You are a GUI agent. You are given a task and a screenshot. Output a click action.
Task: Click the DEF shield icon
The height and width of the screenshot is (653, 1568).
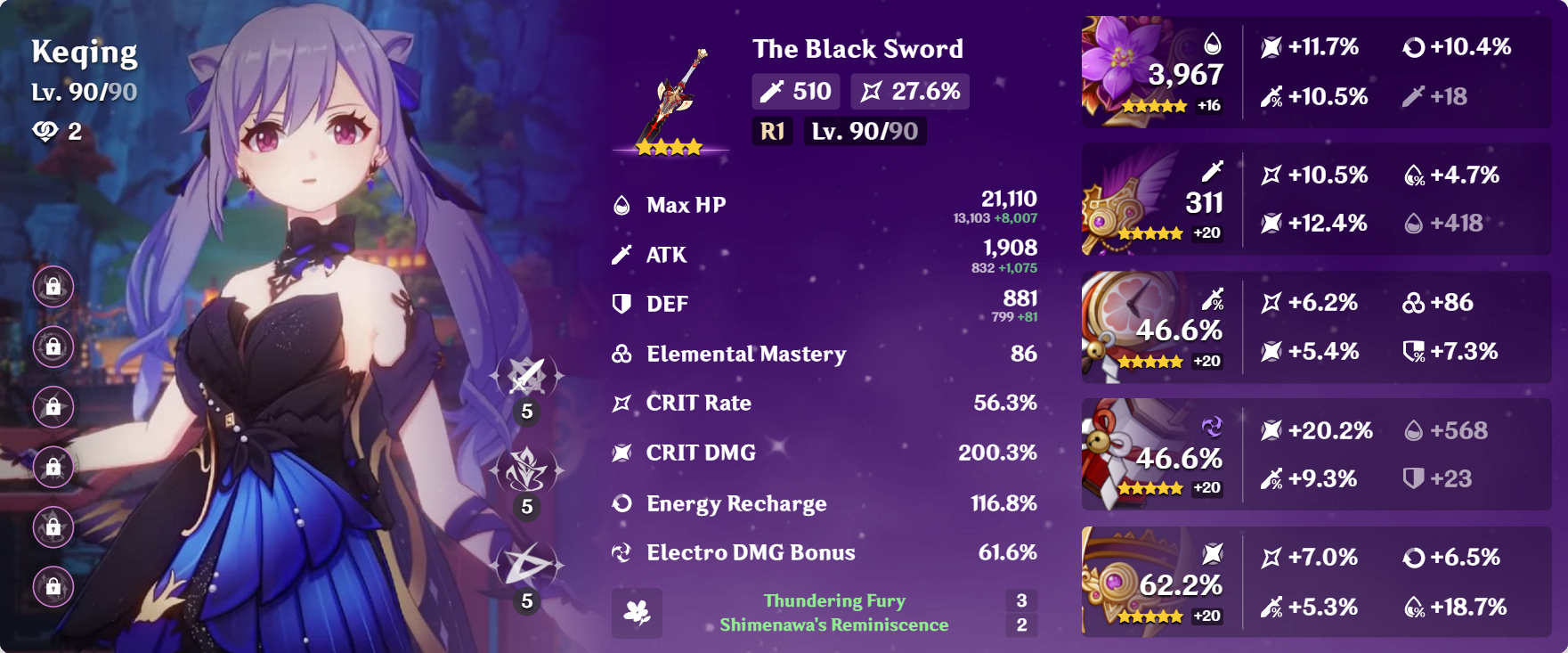tap(622, 304)
